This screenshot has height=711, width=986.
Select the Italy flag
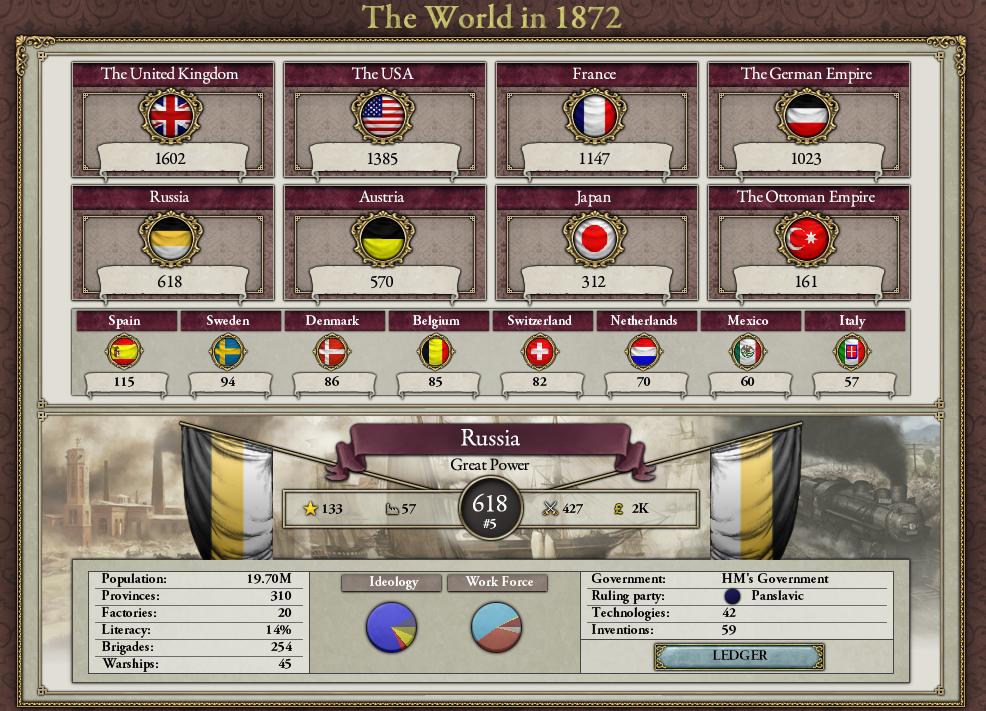tap(852, 352)
